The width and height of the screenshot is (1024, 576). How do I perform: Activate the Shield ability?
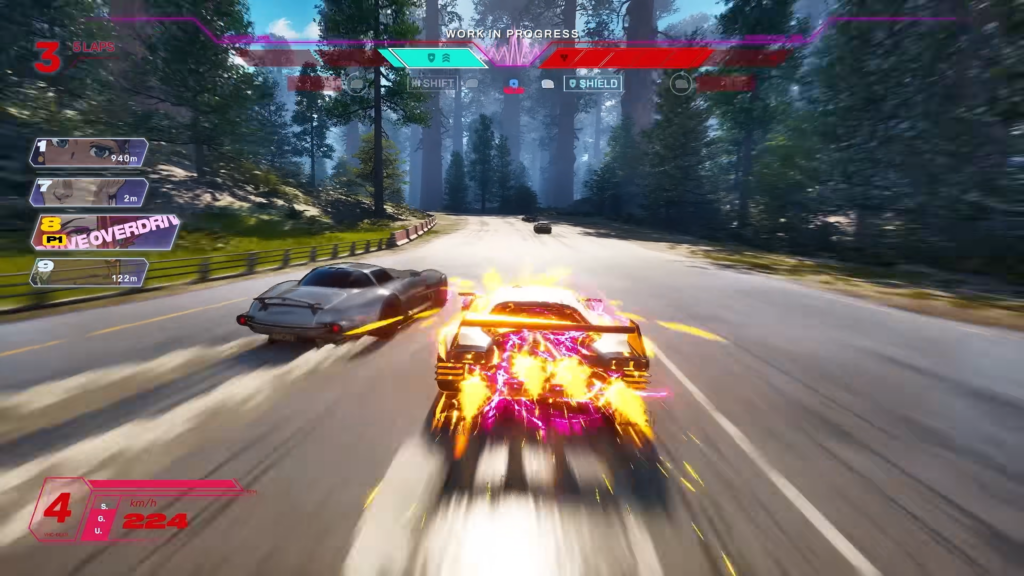pyautogui.click(x=592, y=84)
